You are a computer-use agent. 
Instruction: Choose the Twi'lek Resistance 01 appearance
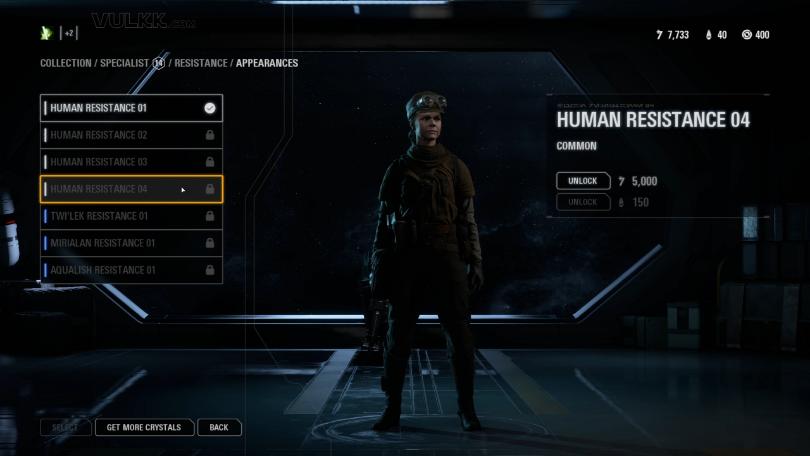pos(130,216)
